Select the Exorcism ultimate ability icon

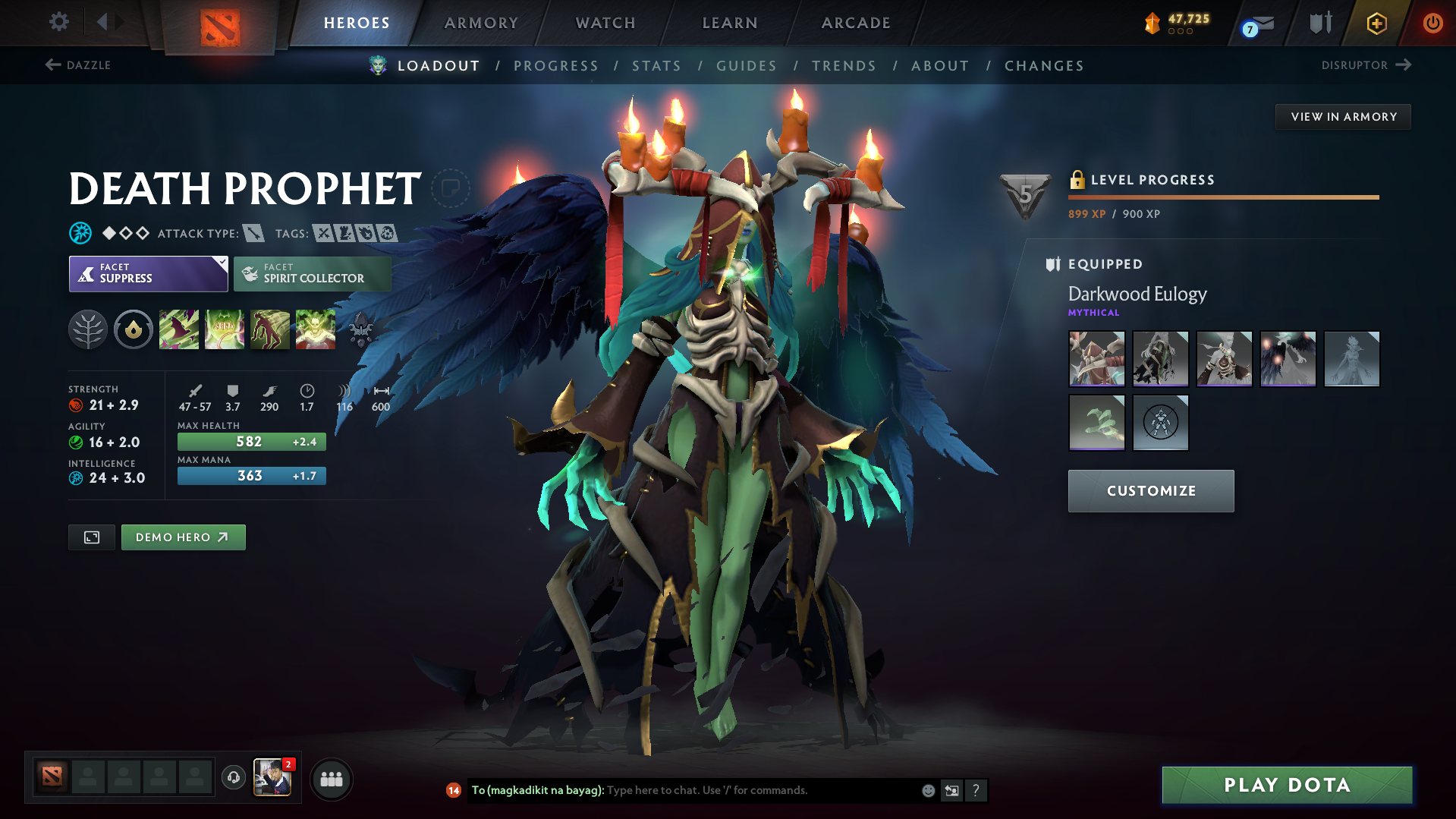click(316, 329)
